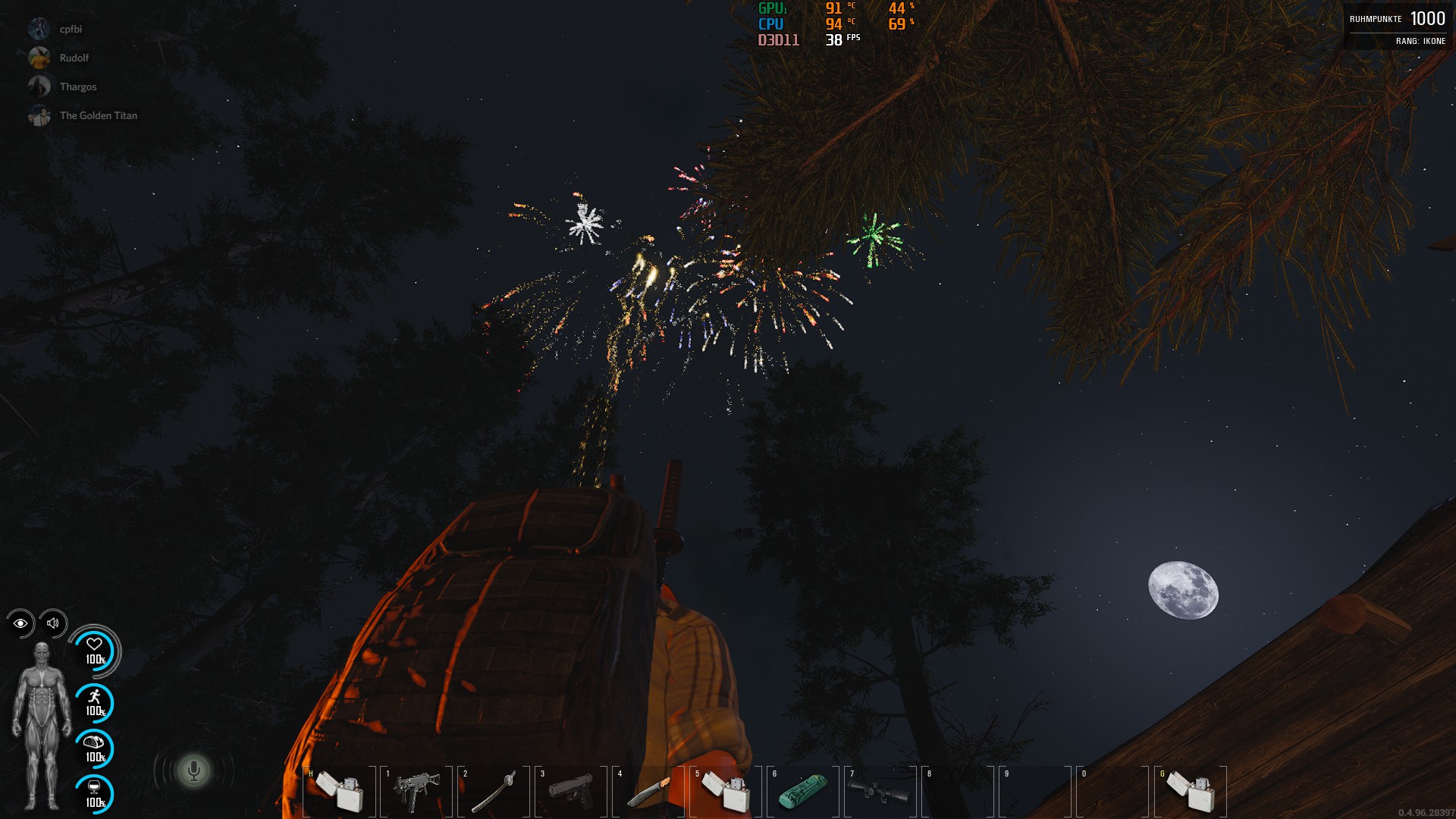Select the lighter in slot 5

coord(726,791)
